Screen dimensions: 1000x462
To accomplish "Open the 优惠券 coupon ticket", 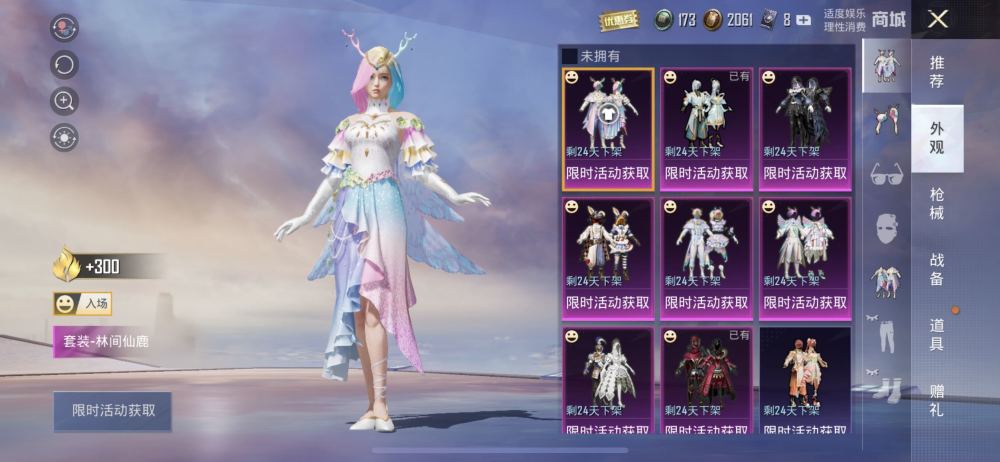I will point(619,20).
